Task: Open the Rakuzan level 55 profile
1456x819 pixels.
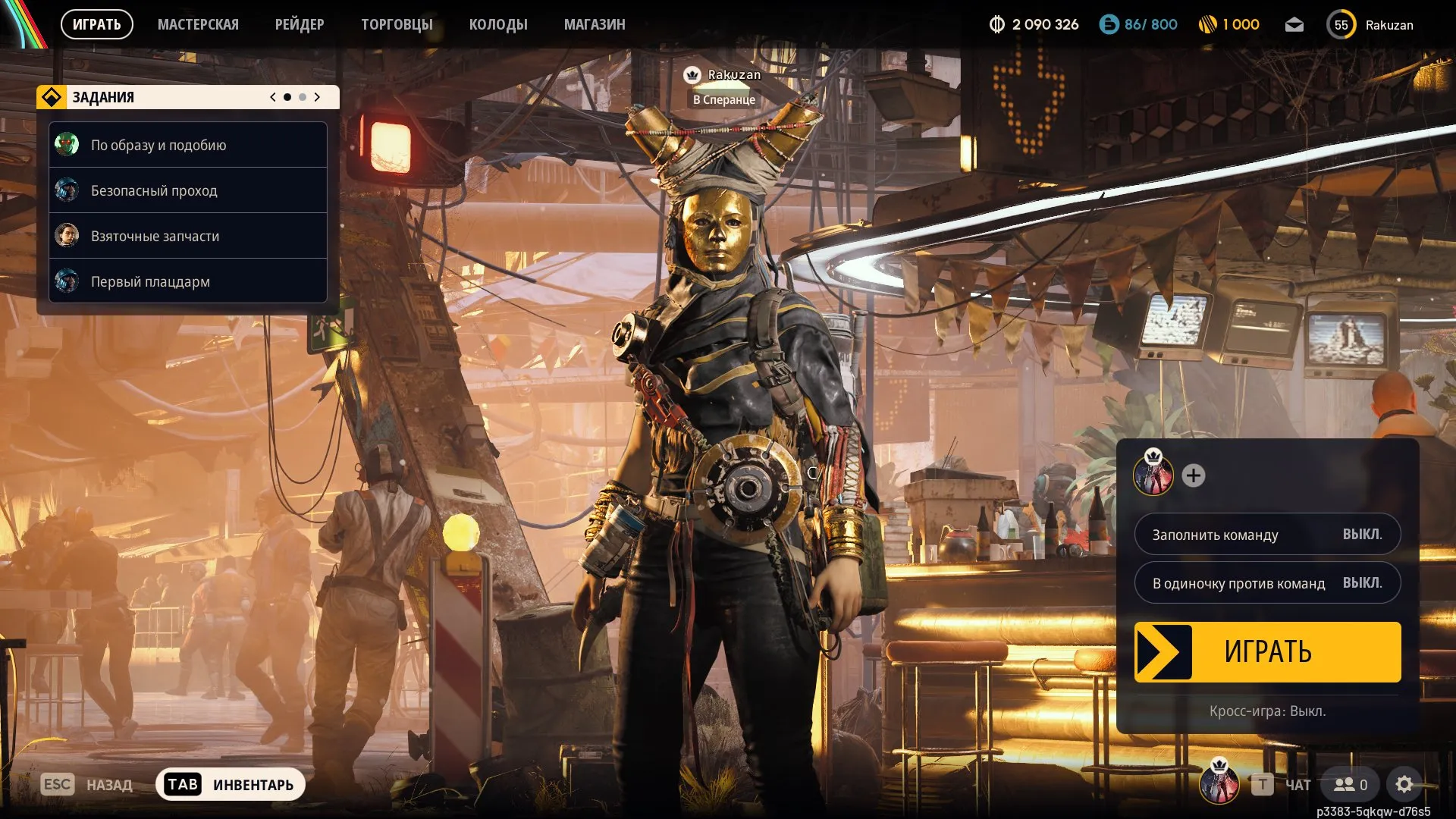Action: tap(1370, 25)
